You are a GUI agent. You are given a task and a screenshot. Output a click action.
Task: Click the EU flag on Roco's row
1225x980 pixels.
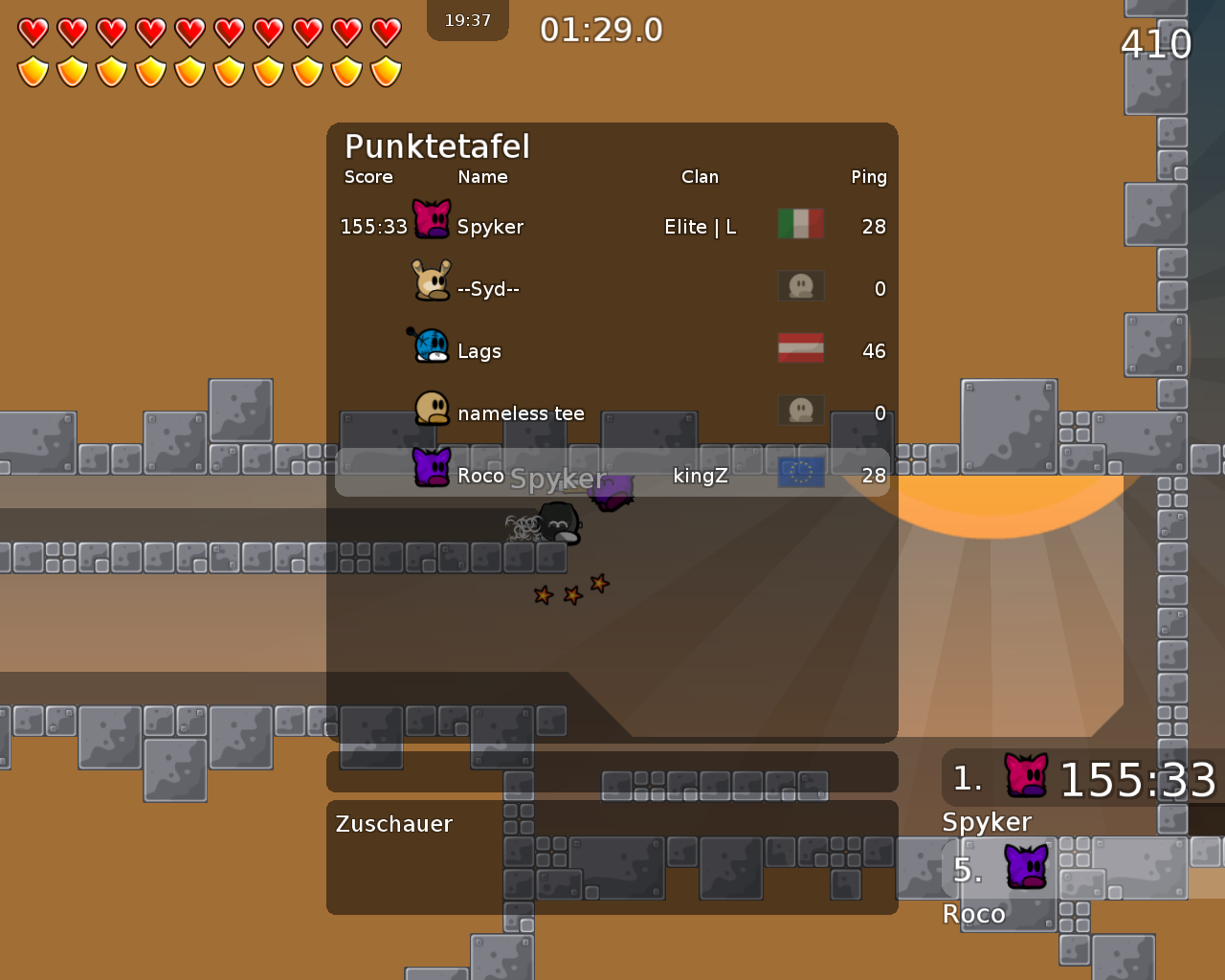pyautogui.click(x=800, y=471)
